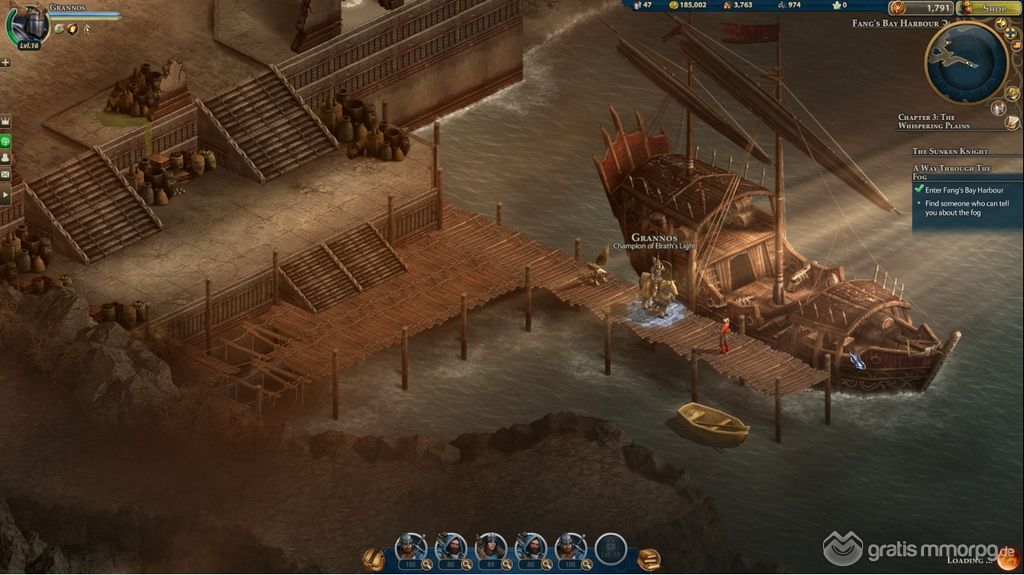Open the crown icon in the side menu
This screenshot has height=575, width=1024.
6,121
